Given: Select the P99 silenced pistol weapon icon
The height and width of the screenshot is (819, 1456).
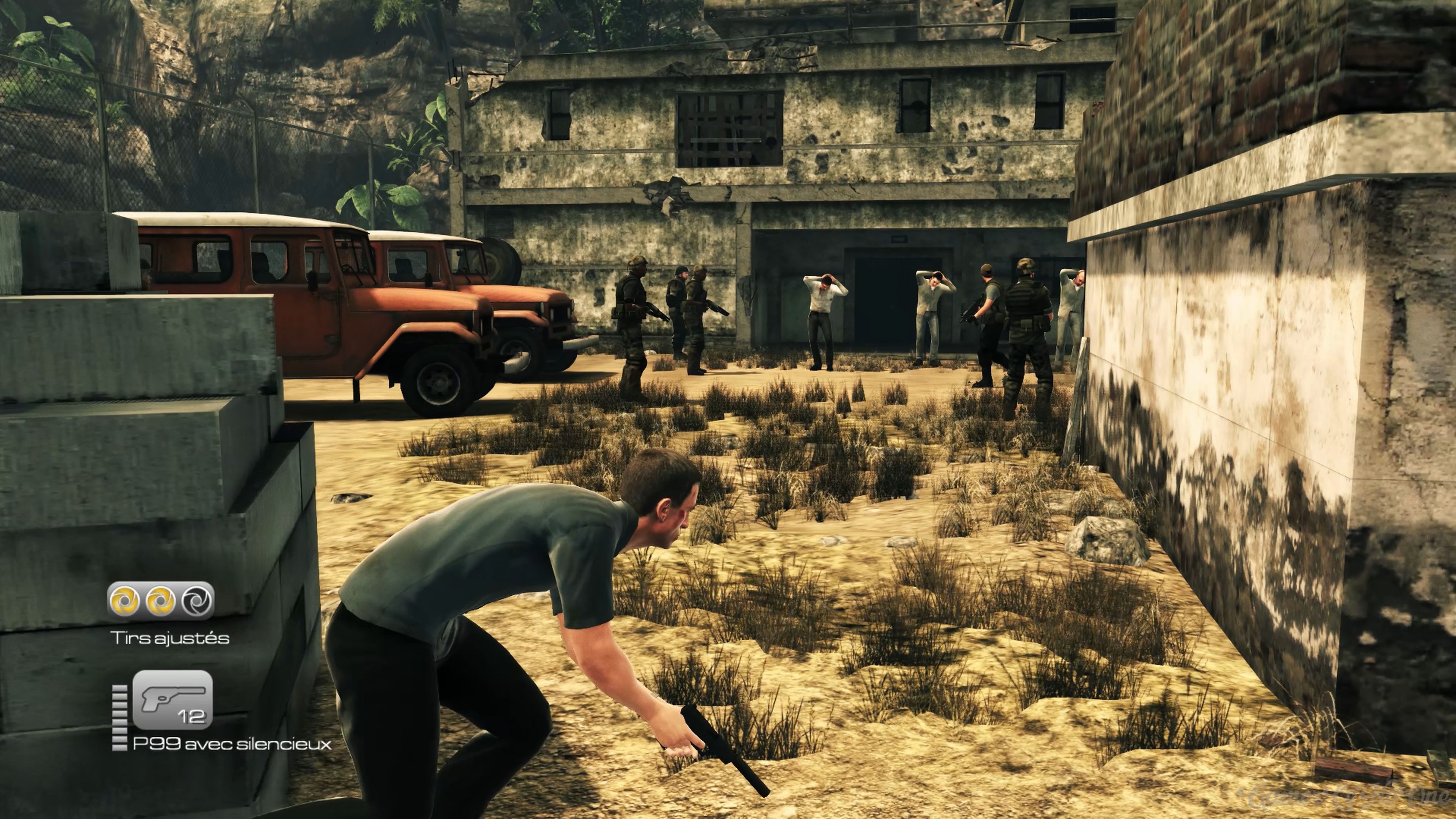Looking at the screenshot, I should click(x=173, y=700).
